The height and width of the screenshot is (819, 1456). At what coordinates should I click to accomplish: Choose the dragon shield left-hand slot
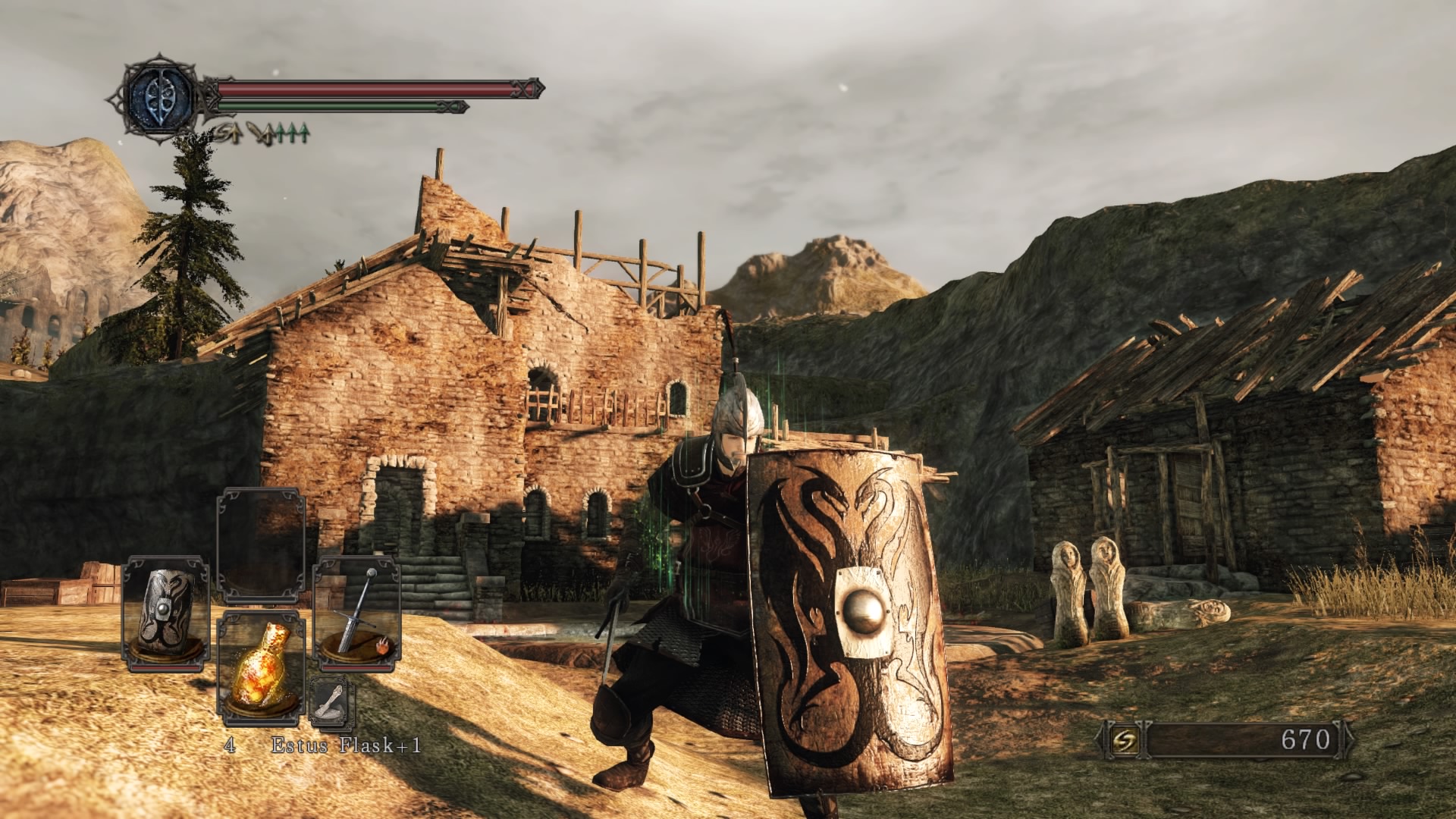tap(166, 613)
